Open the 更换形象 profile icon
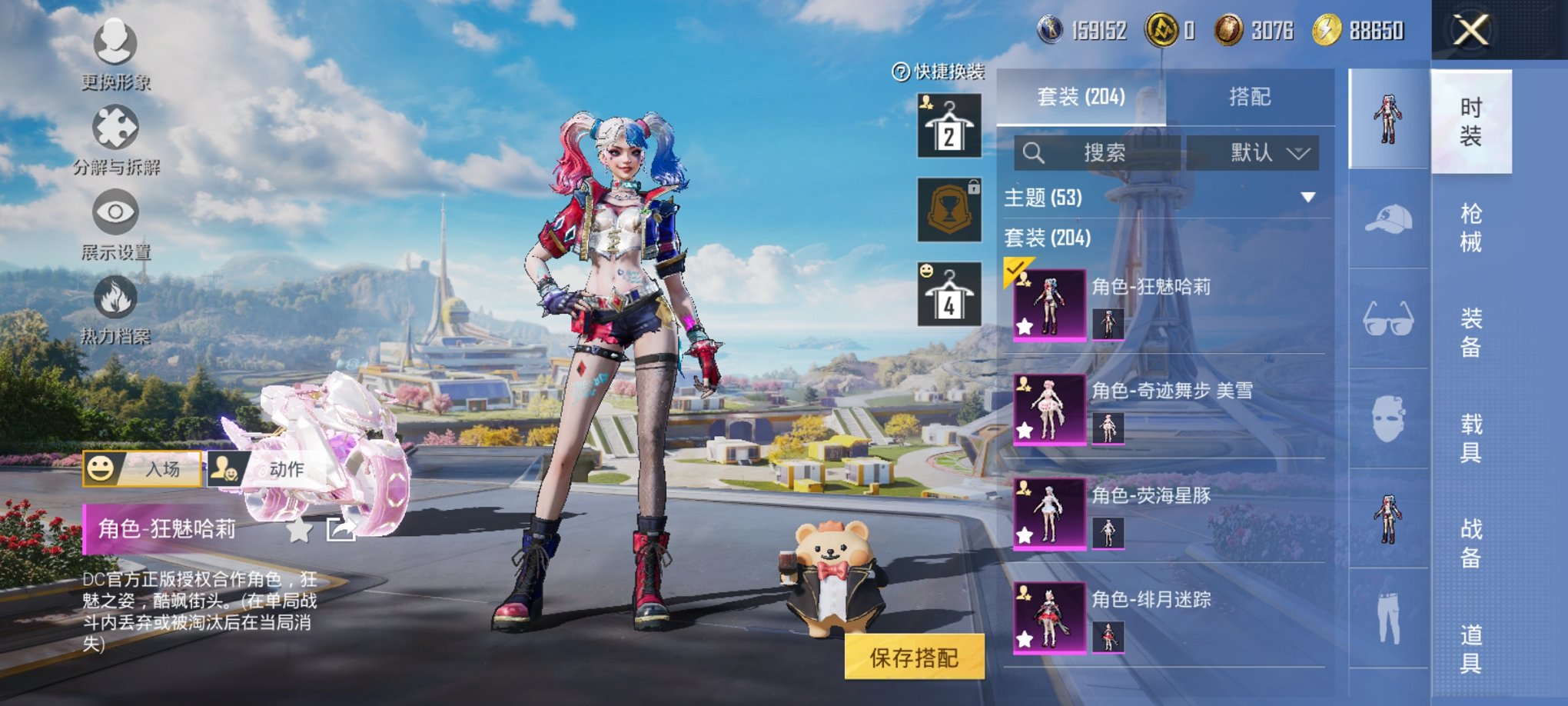This screenshot has height=706, width=1568. [114, 42]
